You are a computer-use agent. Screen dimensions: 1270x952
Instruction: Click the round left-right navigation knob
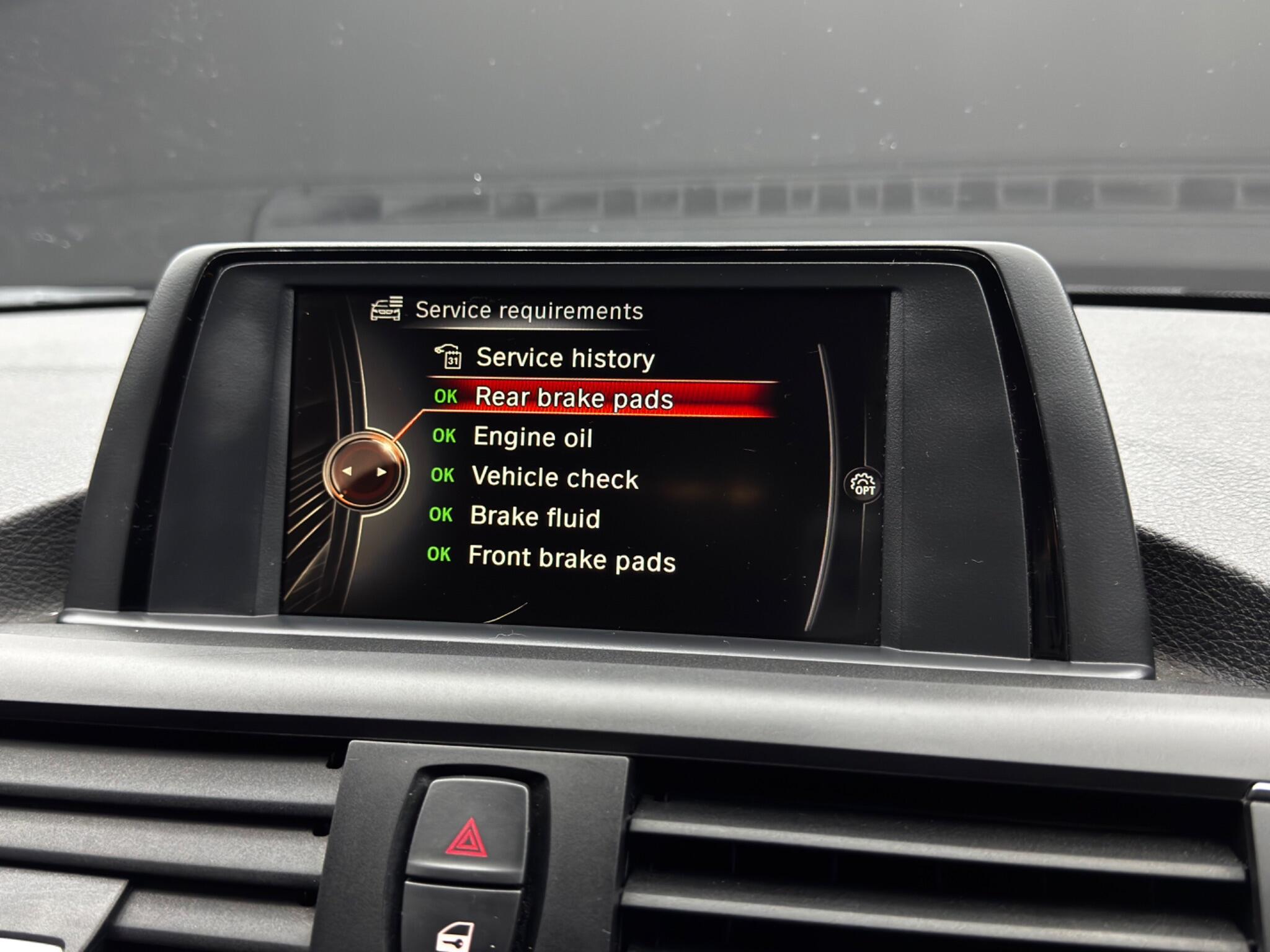pos(365,472)
